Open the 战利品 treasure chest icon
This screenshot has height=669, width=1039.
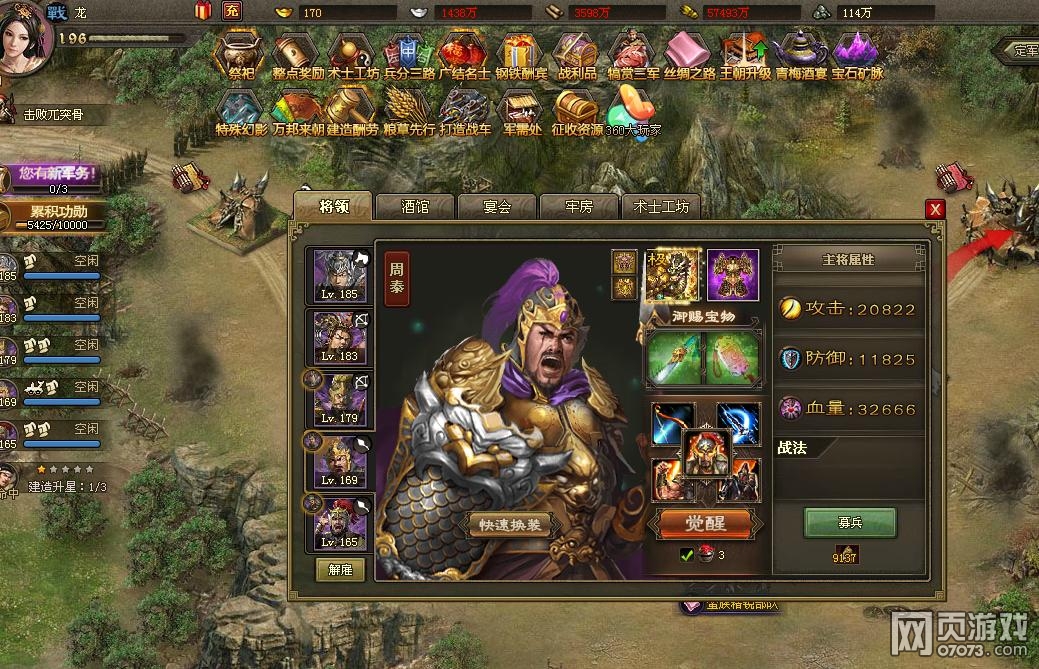[576, 54]
